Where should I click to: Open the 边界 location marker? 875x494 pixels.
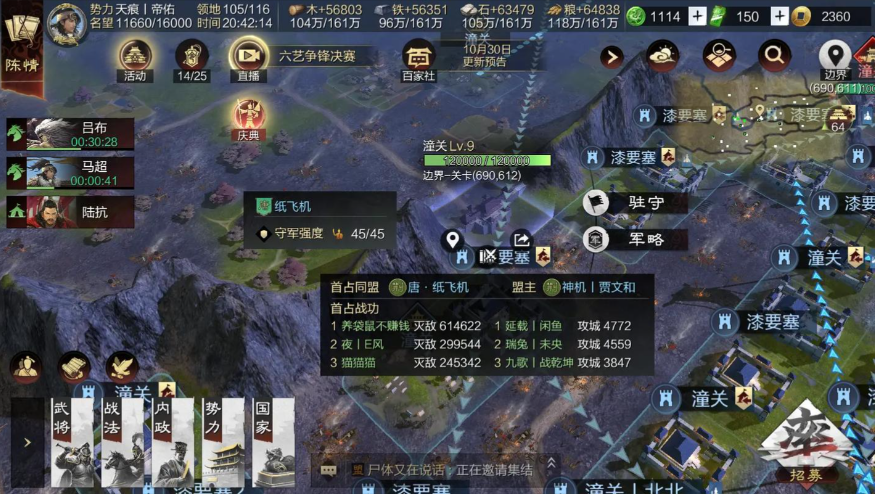click(x=835, y=58)
